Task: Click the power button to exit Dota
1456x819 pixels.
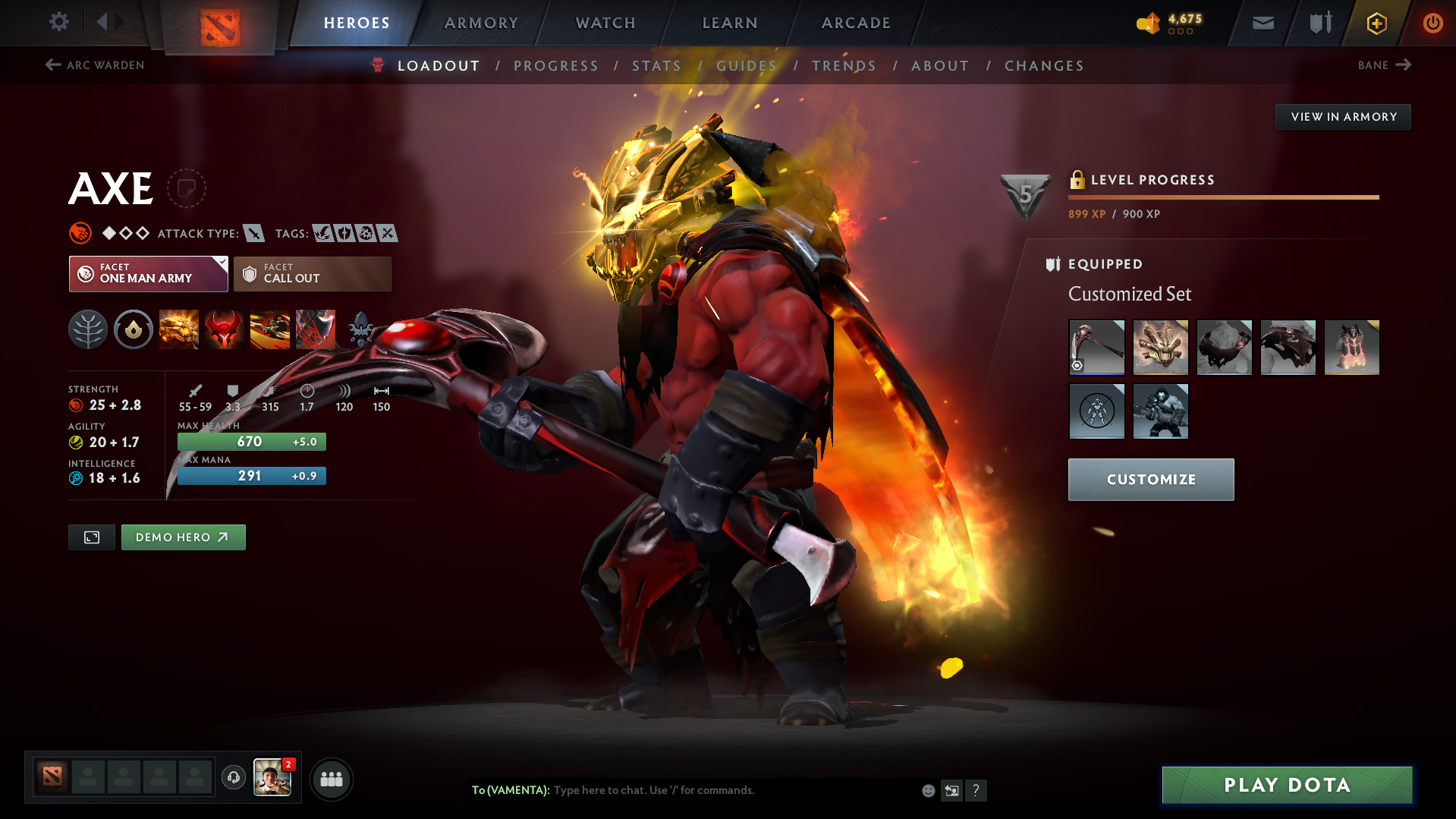Action: point(1432,23)
